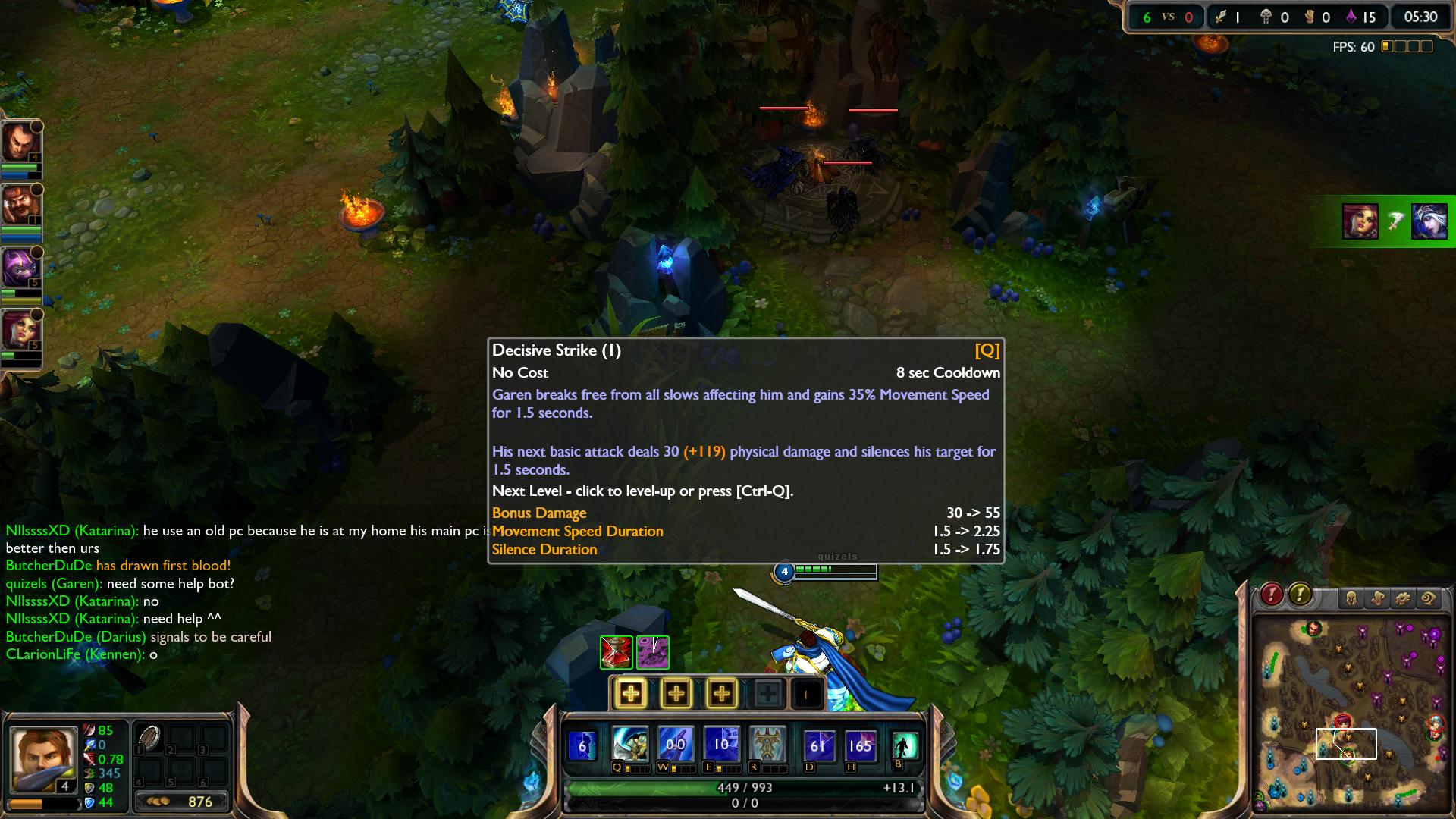Select the W ability icon on cooldown
Screen dimensions: 1456x819
[x=676, y=745]
